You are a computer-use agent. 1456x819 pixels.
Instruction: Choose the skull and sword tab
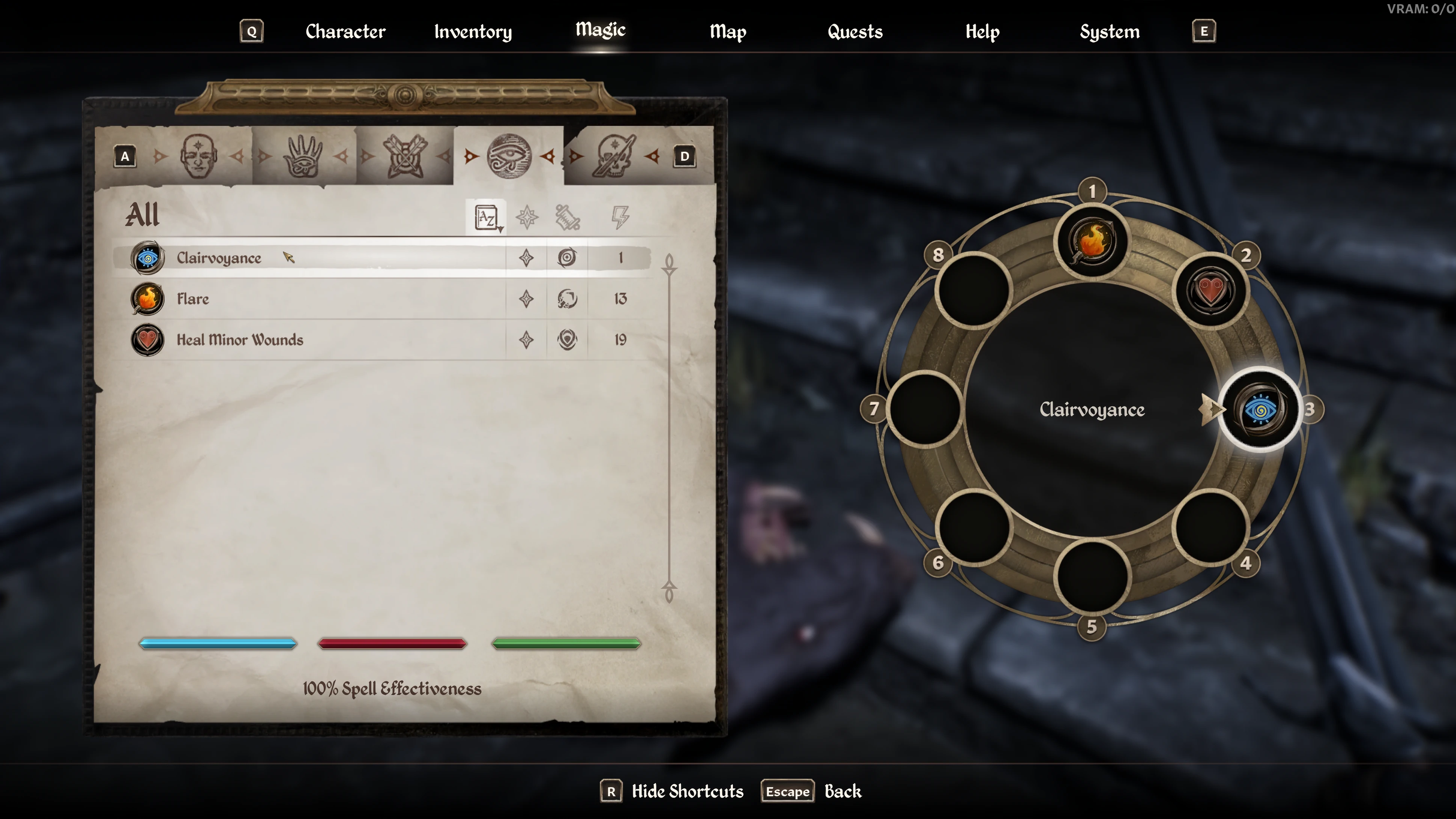pyautogui.click(x=613, y=156)
